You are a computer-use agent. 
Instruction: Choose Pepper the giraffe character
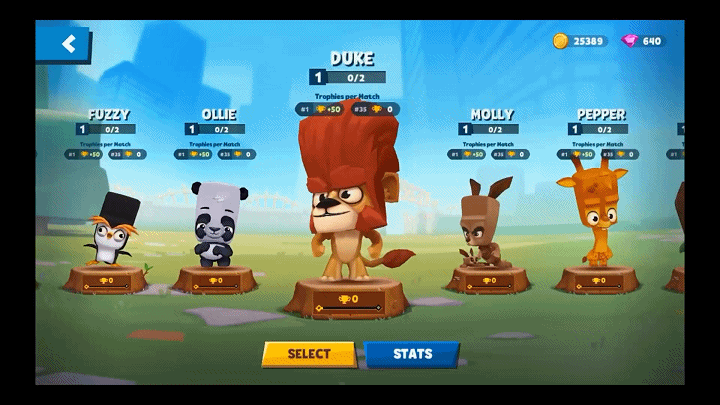pos(598,220)
